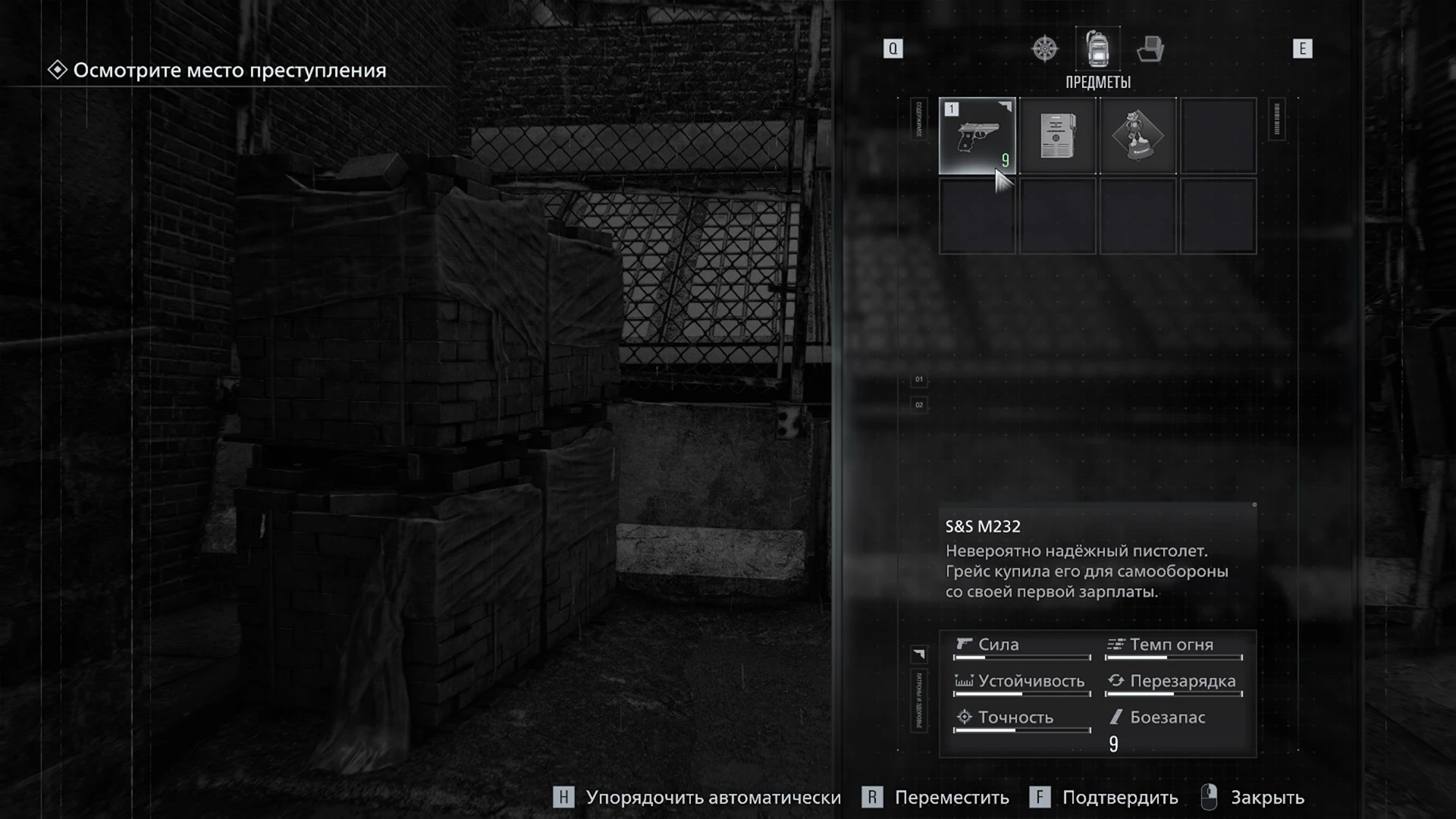This screenshot has height=819, width=1456.
Task: Select the S&S M232 pistol slot
Action: (x=977, y=136)
